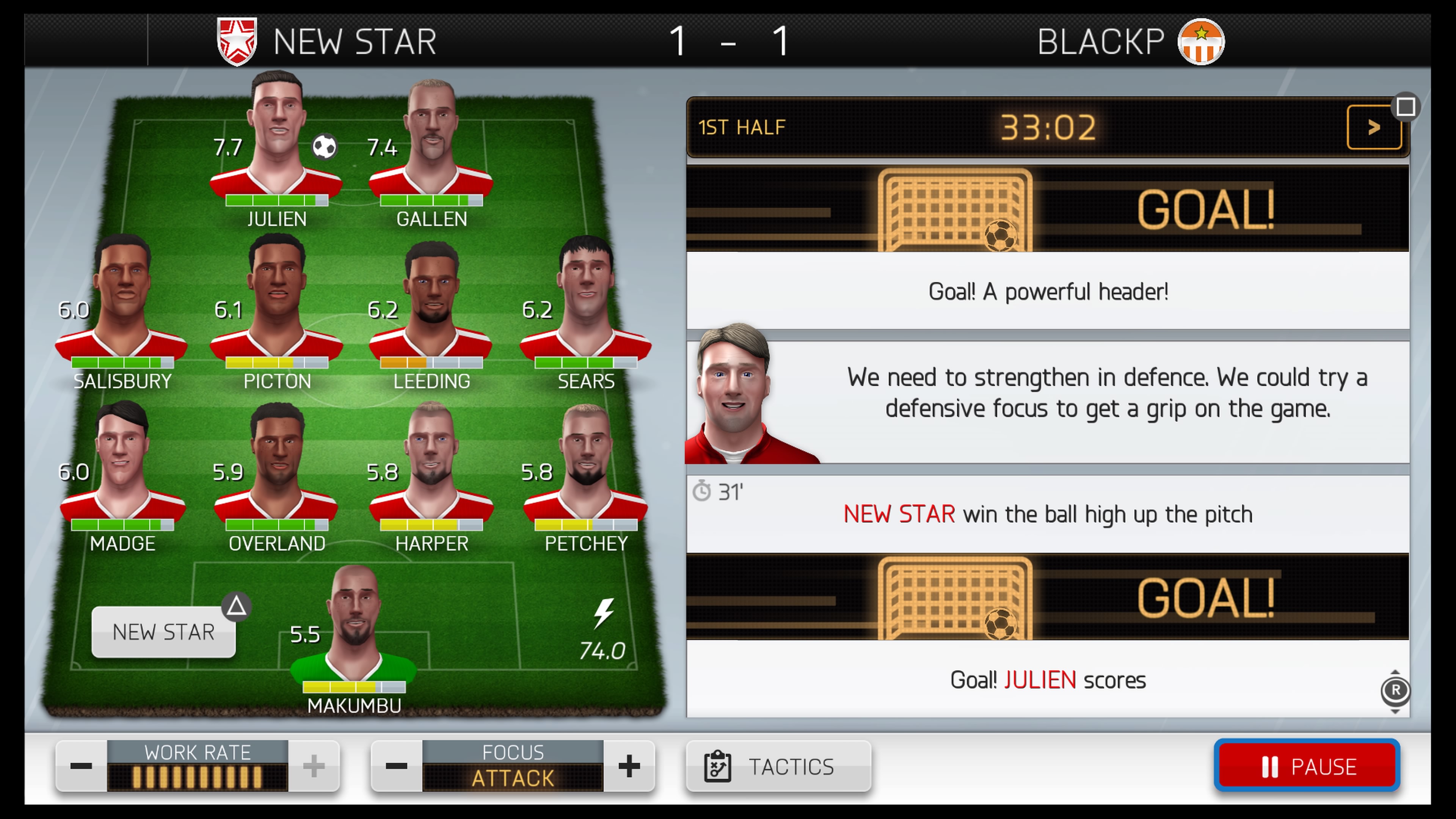
Task: Increase the work rate
Action: [314, 766]
